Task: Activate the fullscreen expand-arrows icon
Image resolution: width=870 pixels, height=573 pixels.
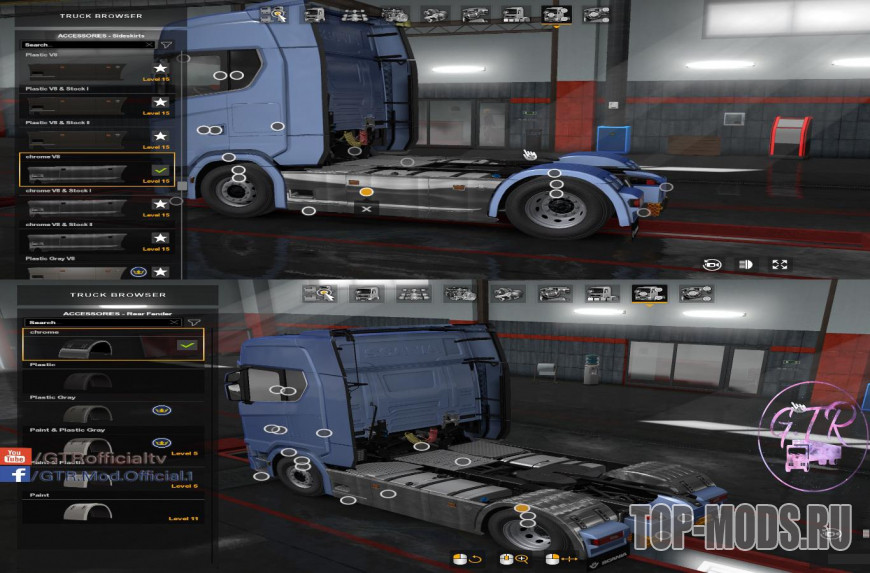Action: (x=779, y=264)
